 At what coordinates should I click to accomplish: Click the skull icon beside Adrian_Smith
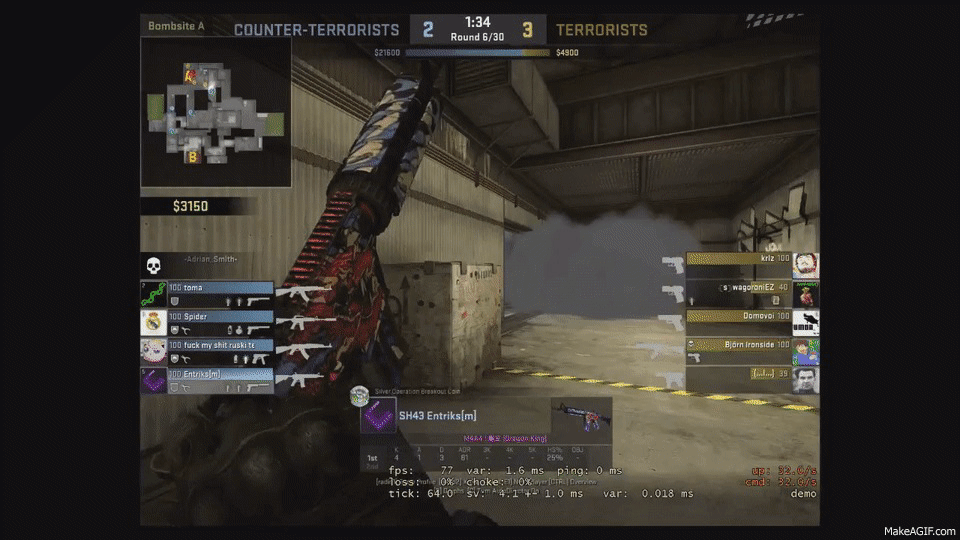point(155,265)
